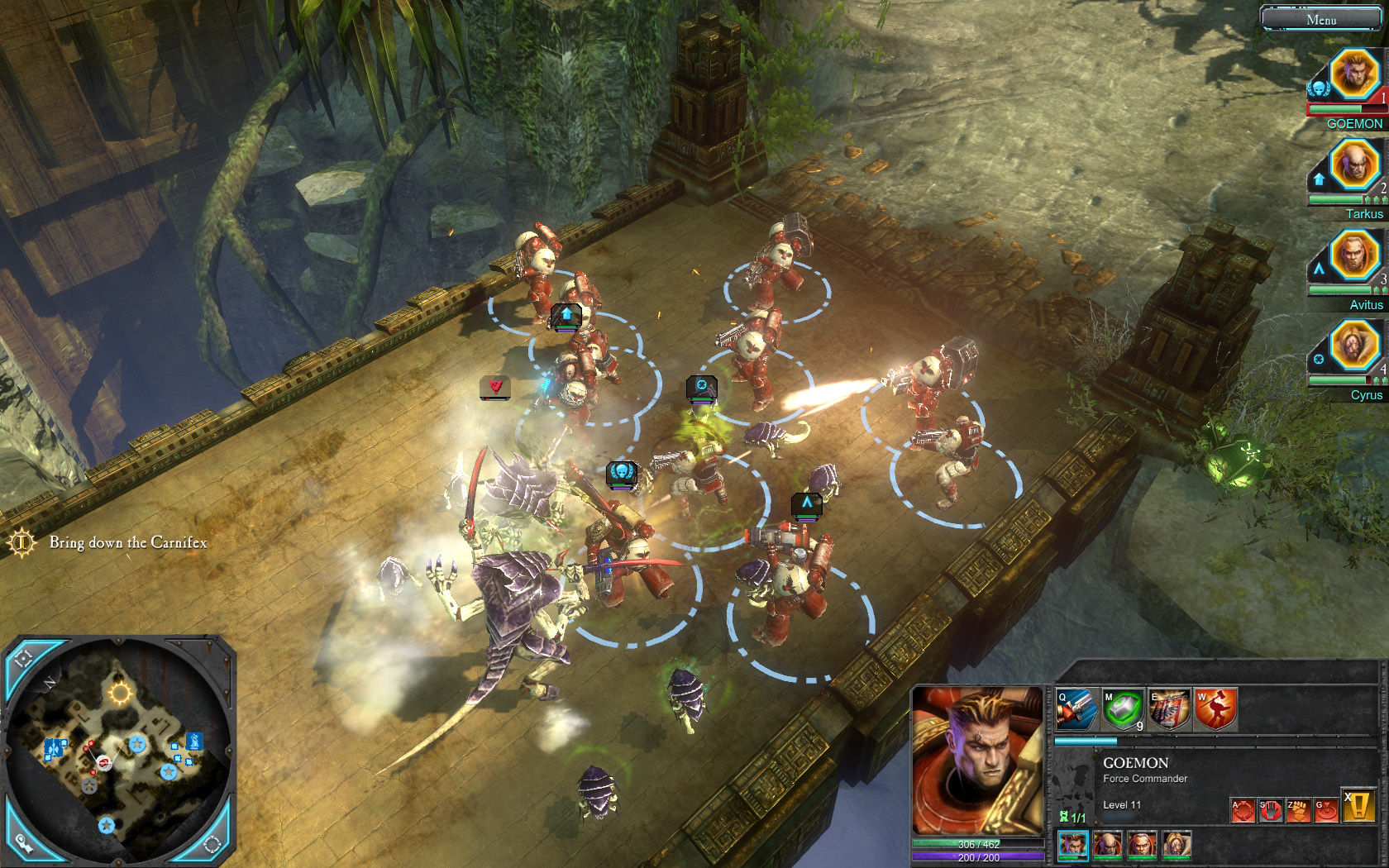Viewport: 1389px width, 868px height.
Task: Toggle the fist melee stance command
Action: 1298,810
